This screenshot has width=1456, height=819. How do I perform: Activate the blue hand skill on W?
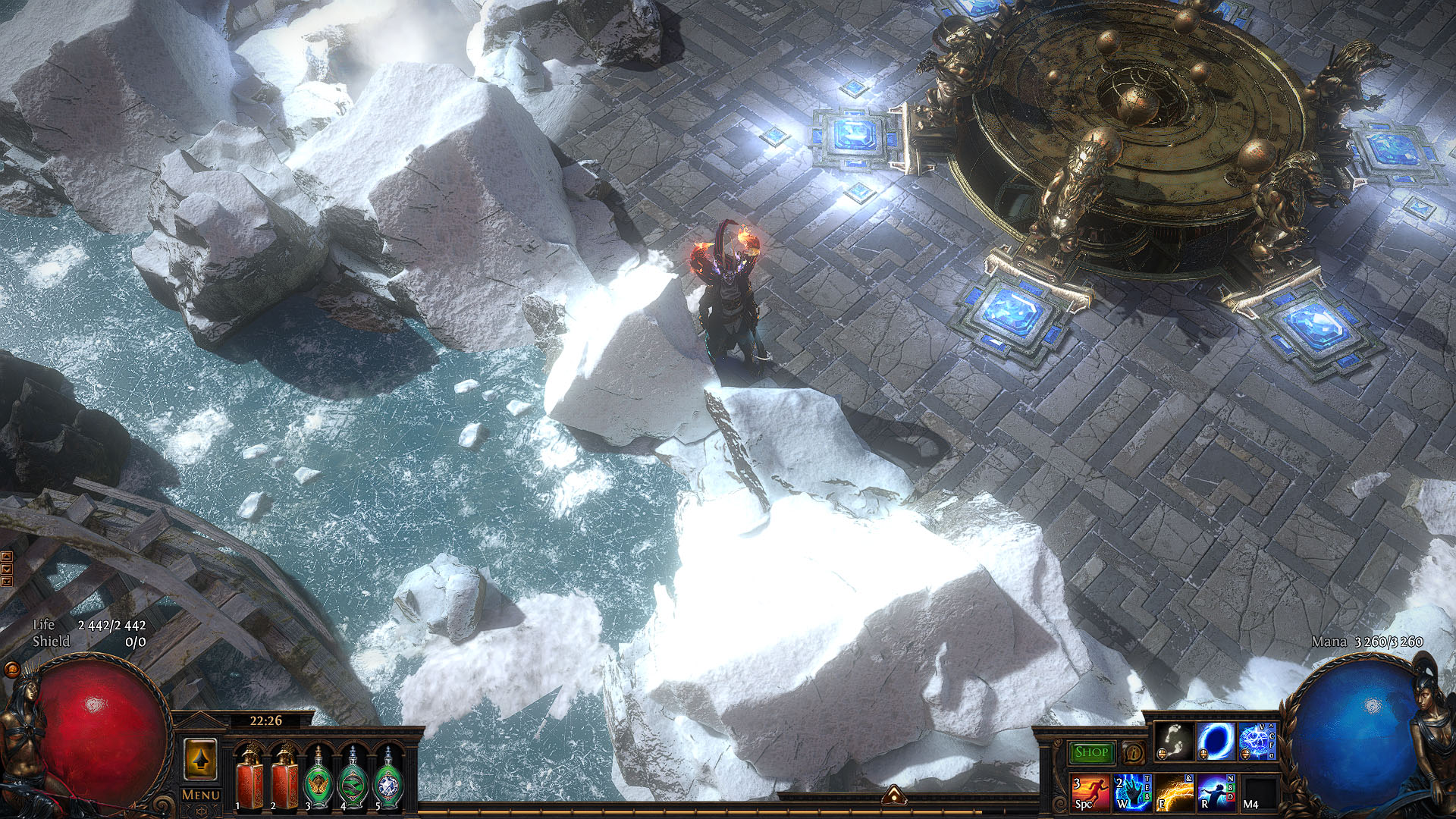(1131, 792)
